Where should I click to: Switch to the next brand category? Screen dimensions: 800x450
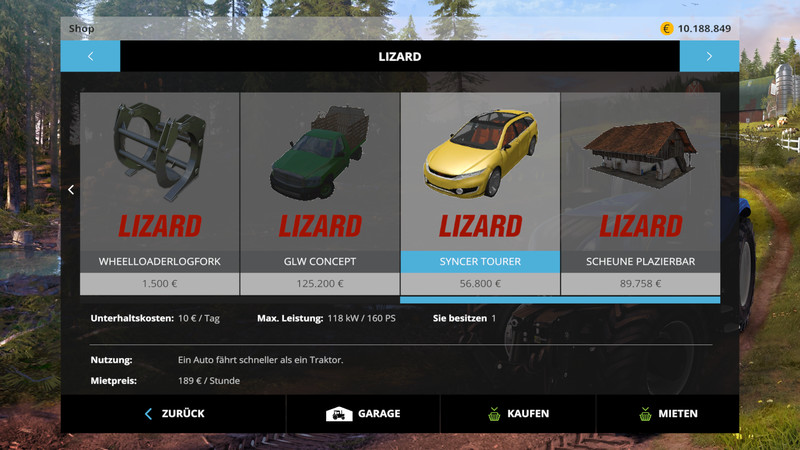[x=709, y=56]
